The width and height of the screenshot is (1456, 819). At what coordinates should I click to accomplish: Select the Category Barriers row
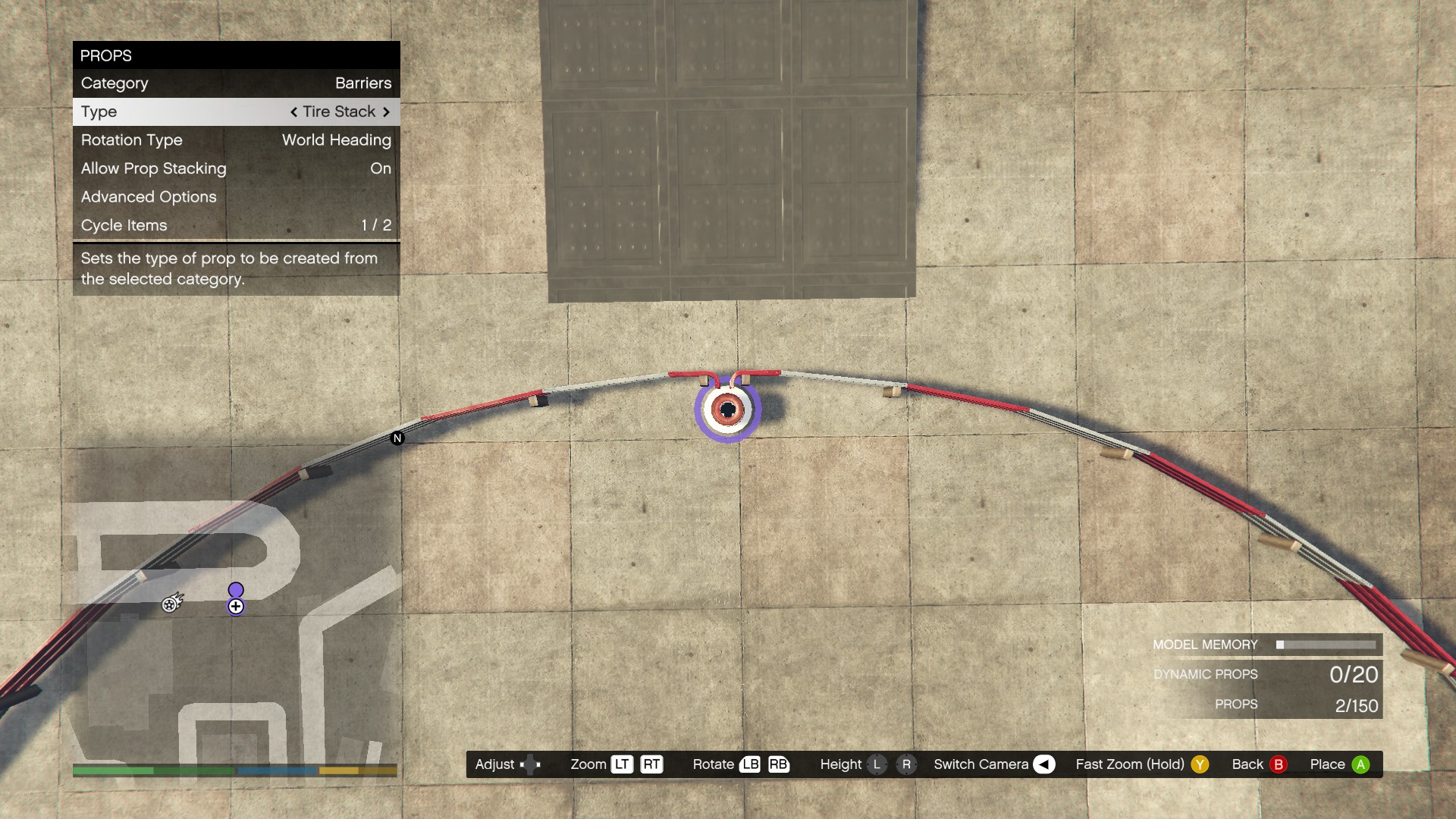(236, 83)
